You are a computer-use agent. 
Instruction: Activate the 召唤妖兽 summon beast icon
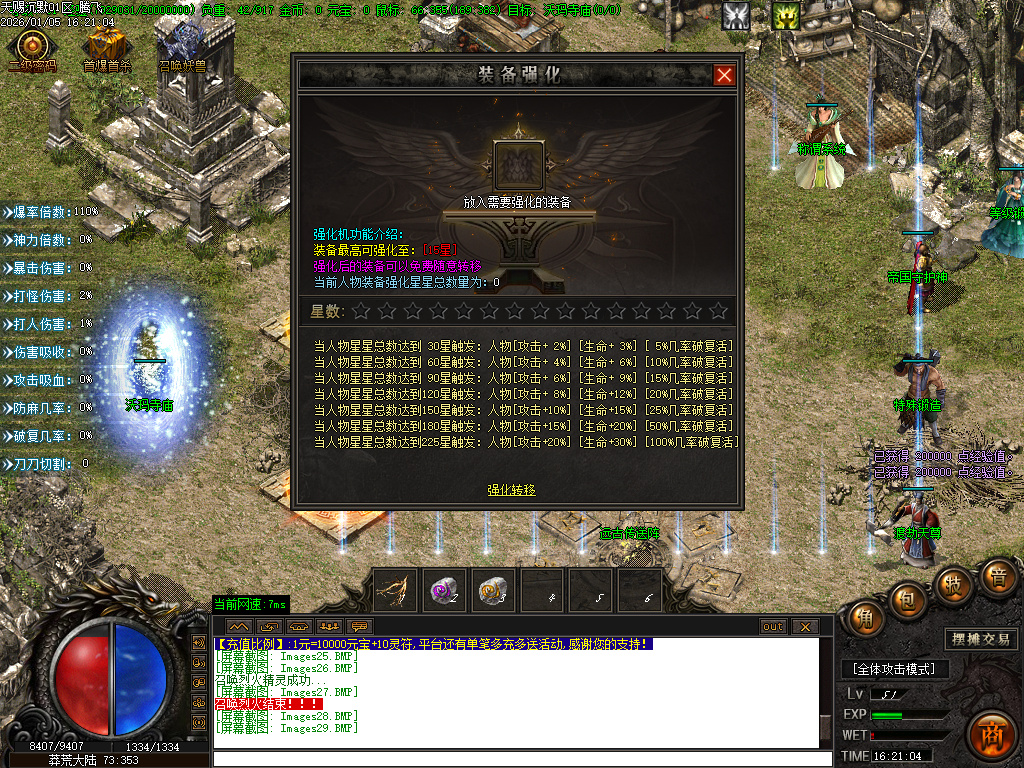point(183,46)
